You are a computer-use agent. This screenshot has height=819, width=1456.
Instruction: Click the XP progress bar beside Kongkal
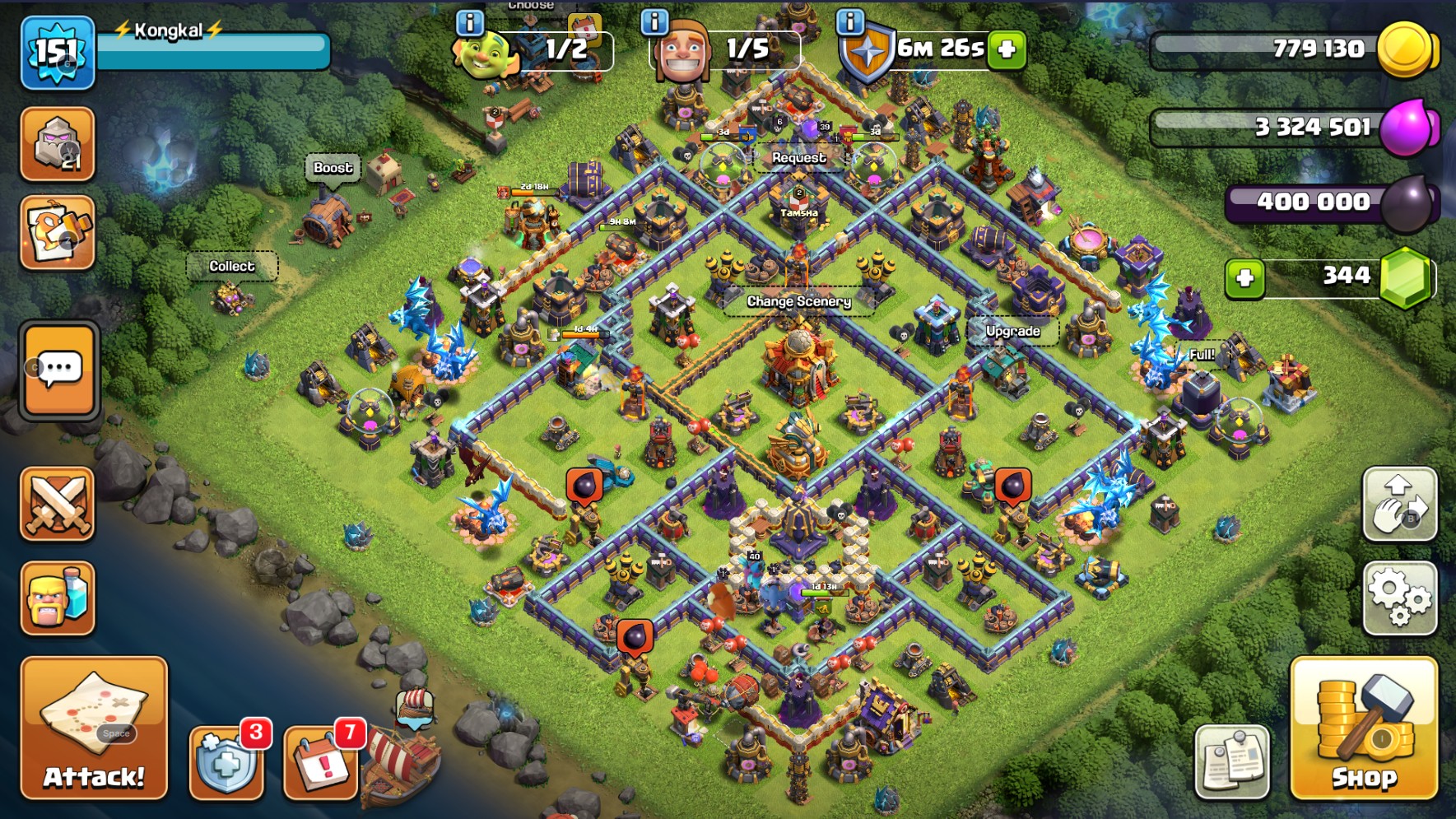coord(212,49)
